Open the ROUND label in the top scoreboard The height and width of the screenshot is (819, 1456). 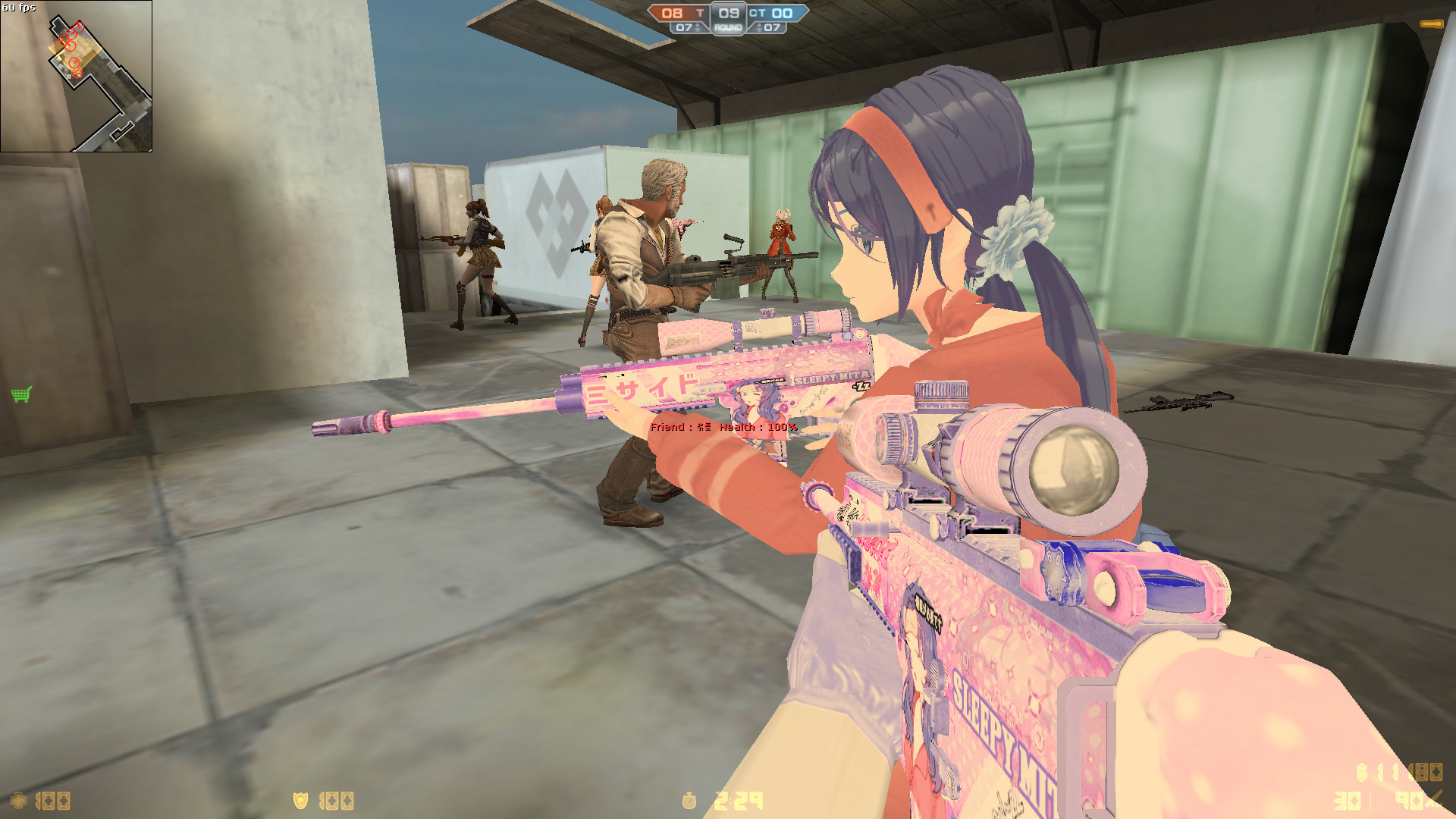point(729,29)
